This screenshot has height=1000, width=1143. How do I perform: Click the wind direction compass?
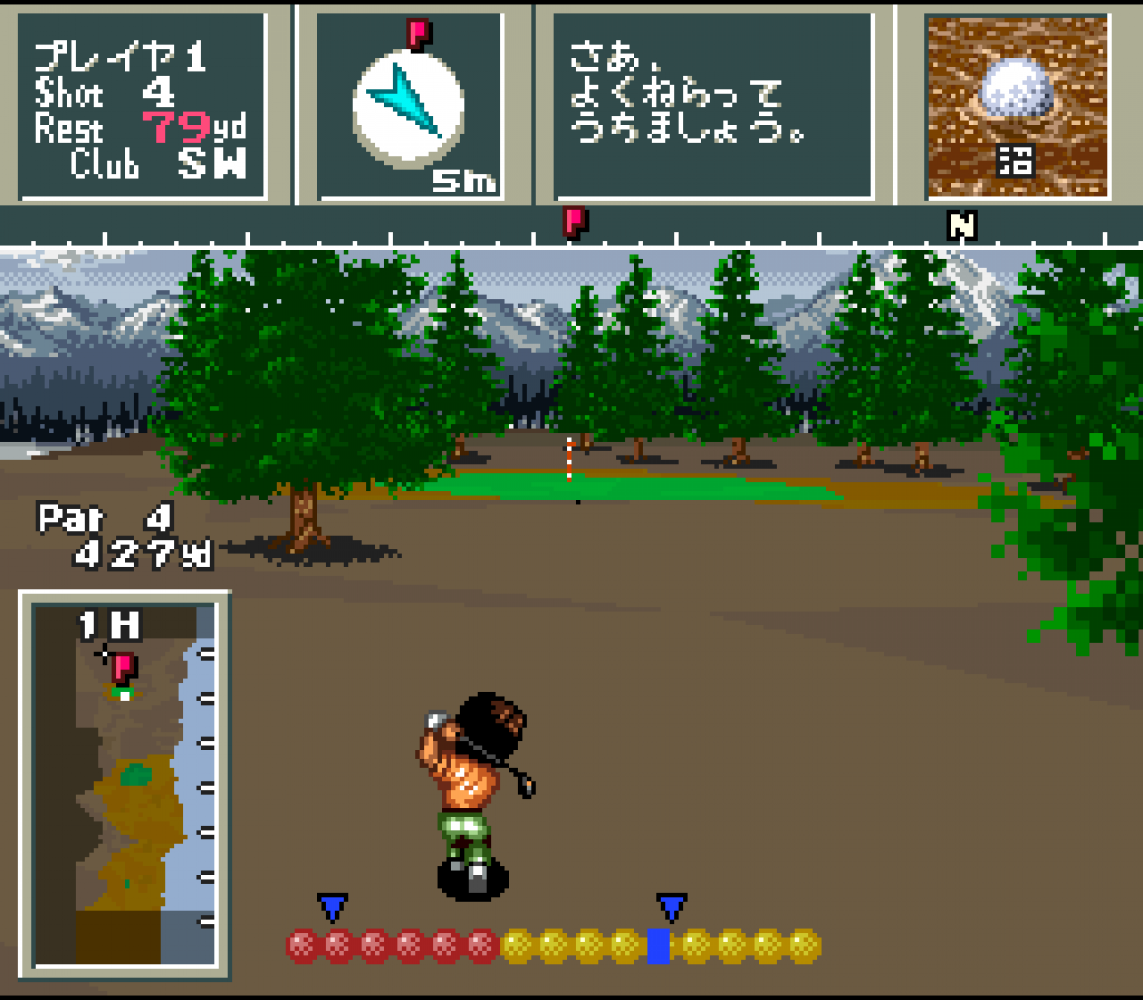pos(408,108)
